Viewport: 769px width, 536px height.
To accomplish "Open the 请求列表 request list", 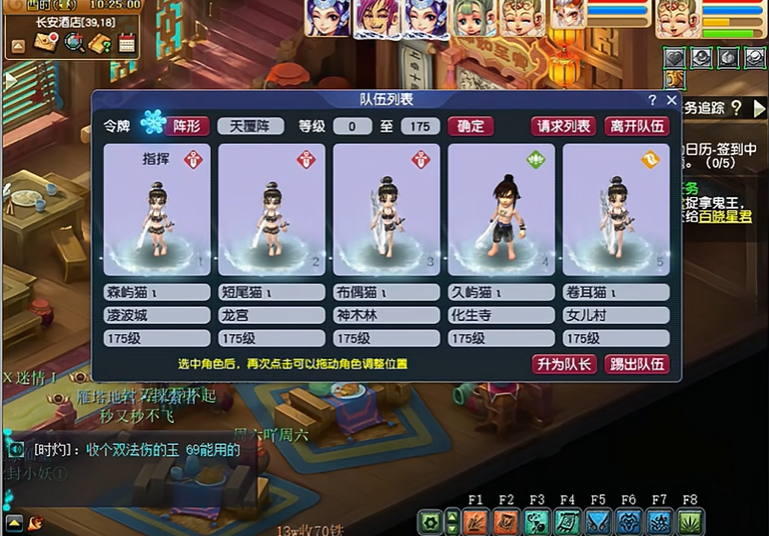I will pos(563,126).
